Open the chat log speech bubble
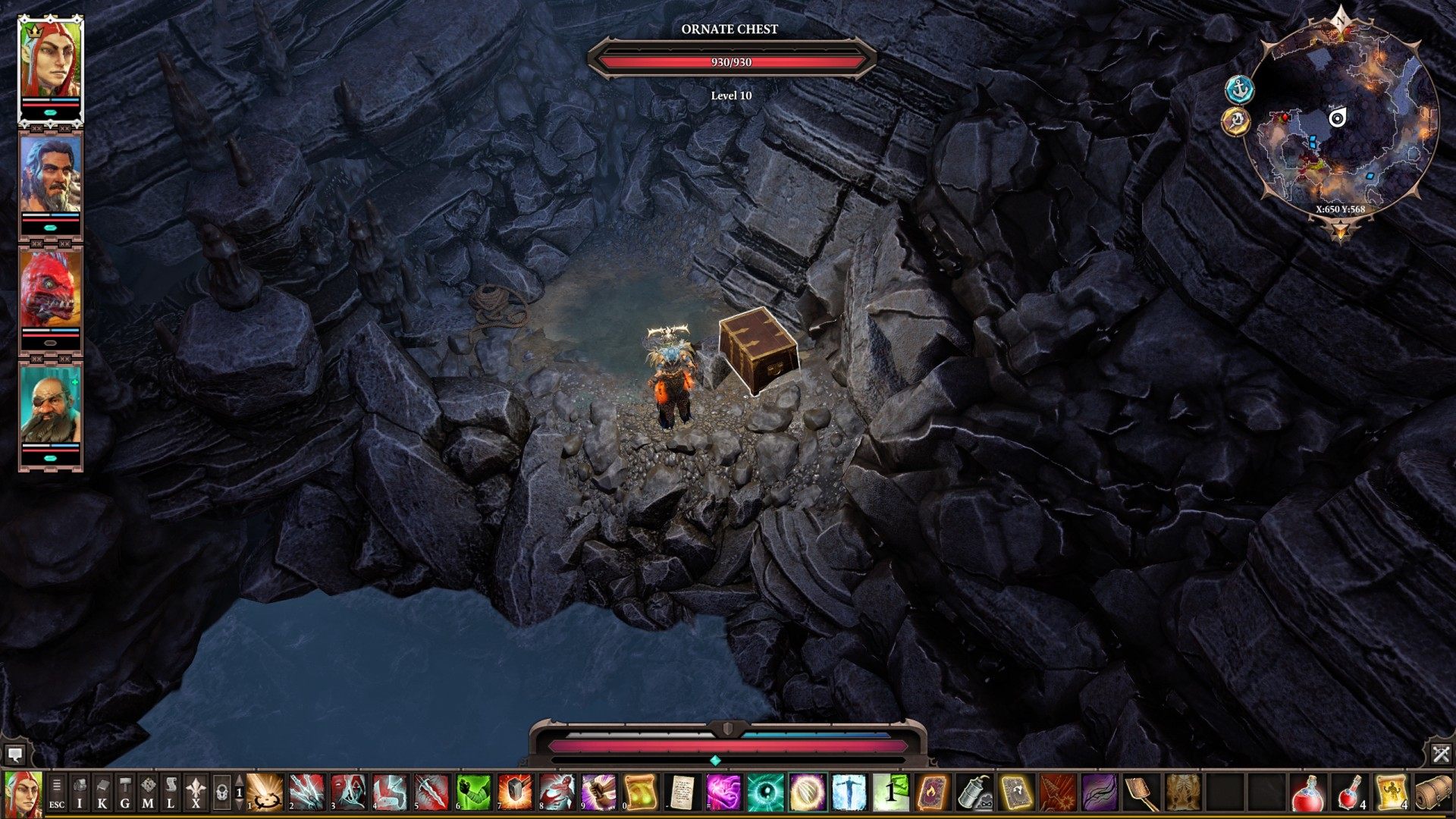The height and width of the screenshot is (819, 1456). pos(14,754)
